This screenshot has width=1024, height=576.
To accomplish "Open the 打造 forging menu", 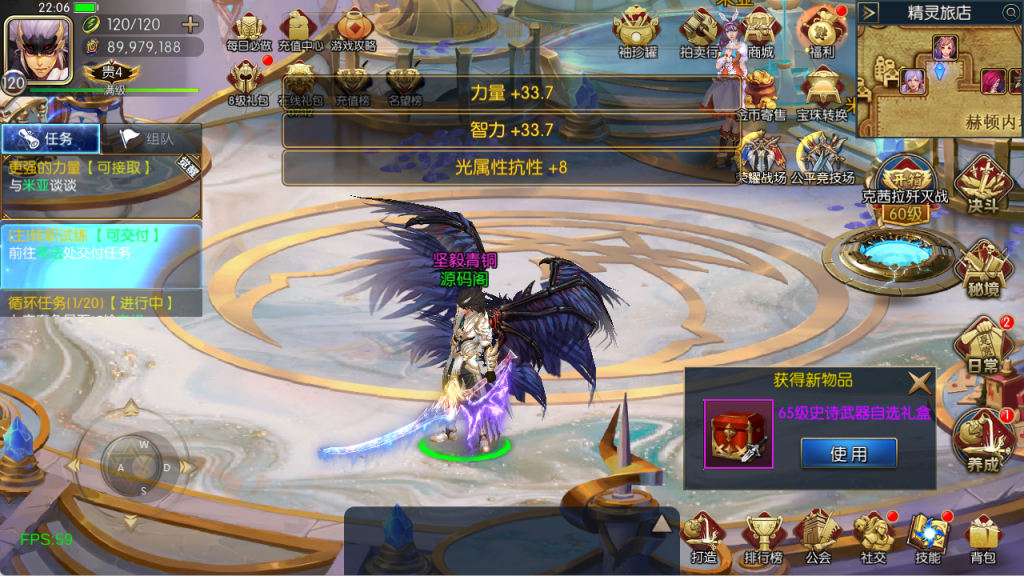I will coord(704,538).
